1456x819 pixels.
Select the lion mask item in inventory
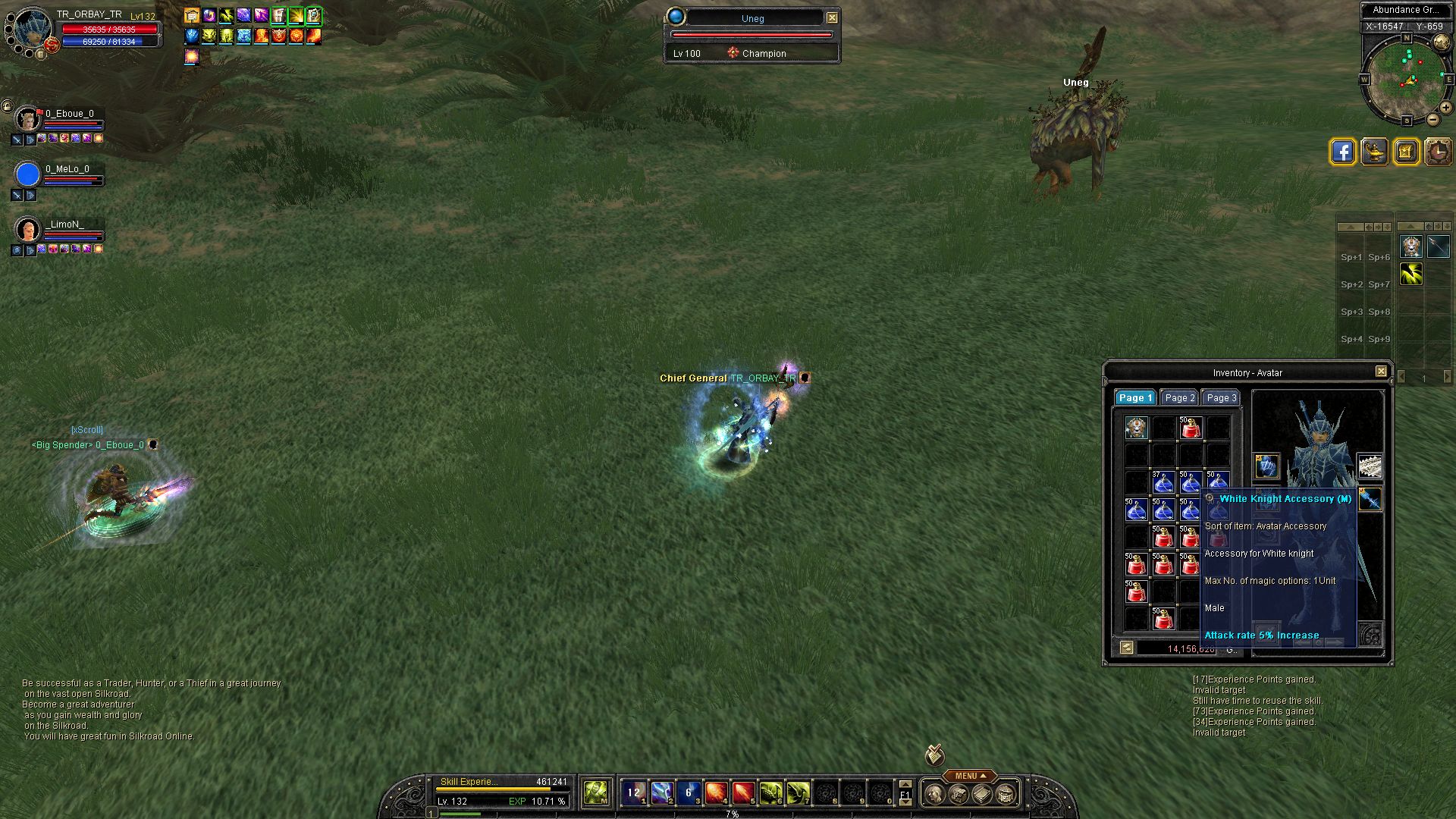click(x=1136, y=428)
